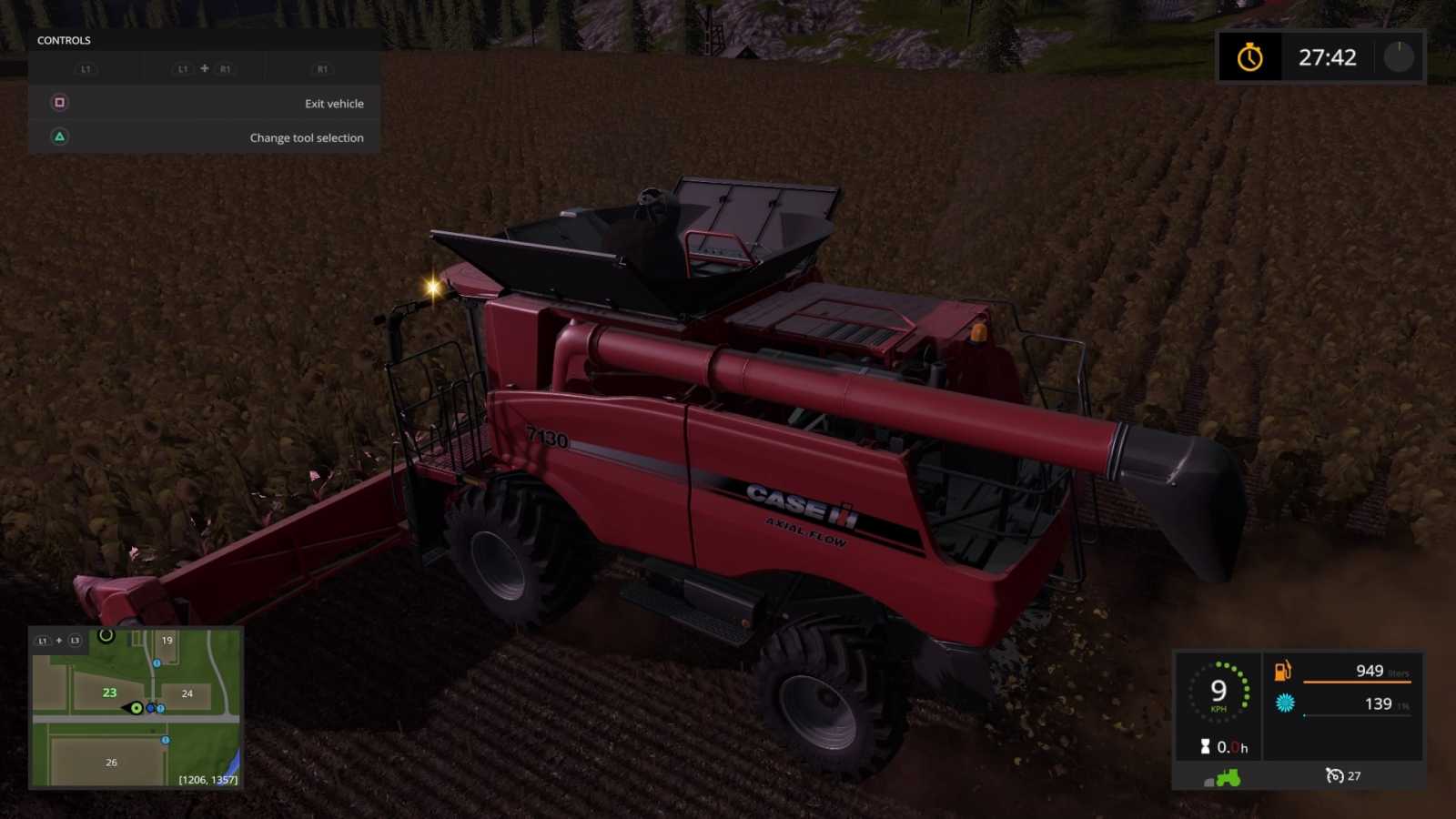
Task: Click the hourglass operating hours icon
Action: coord(1206,746)
